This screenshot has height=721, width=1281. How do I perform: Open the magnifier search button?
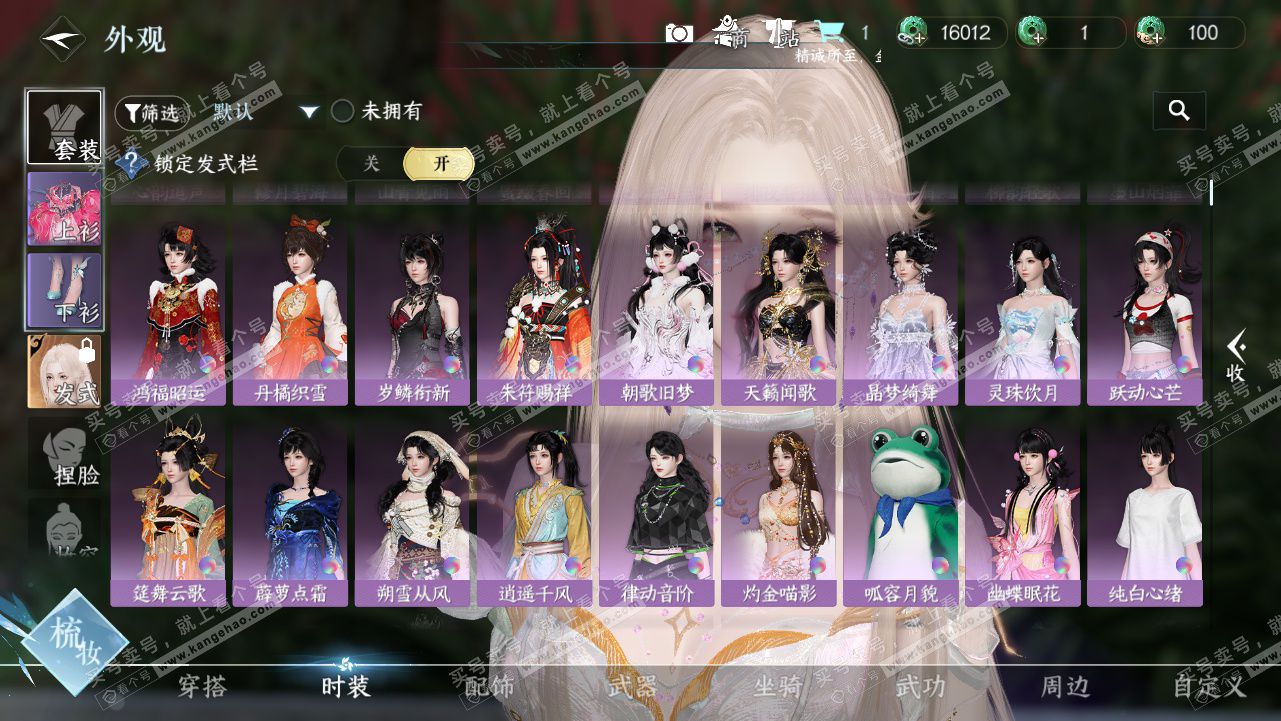1179,111
